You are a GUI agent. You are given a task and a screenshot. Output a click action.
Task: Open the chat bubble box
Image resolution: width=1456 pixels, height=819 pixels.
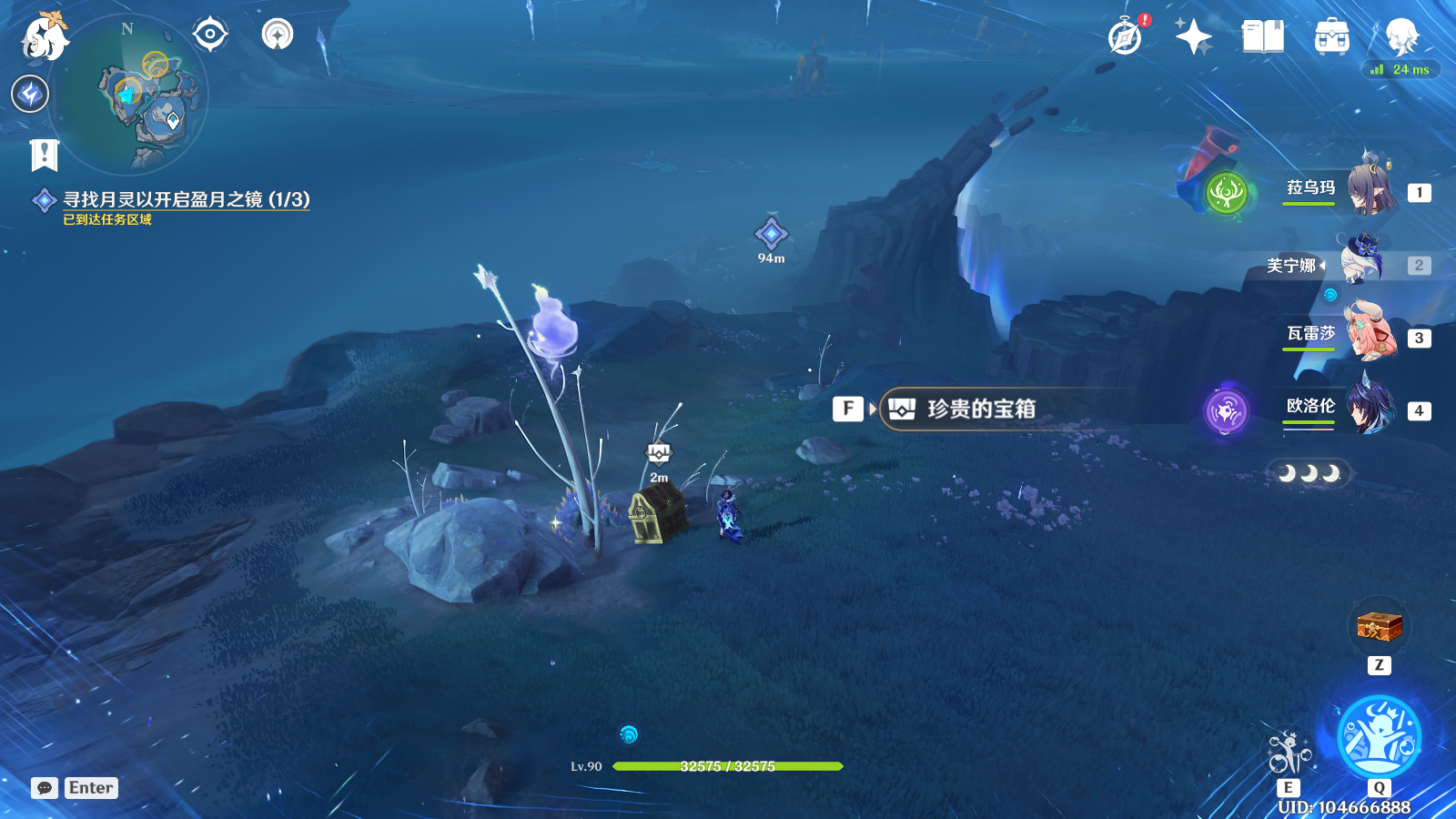pos(45,788)
